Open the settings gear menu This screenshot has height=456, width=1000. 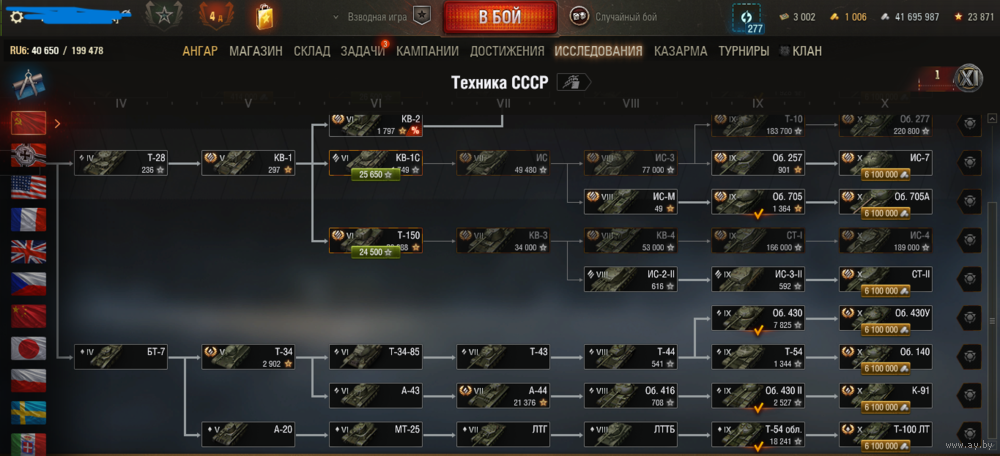click(x=16, y=16)
